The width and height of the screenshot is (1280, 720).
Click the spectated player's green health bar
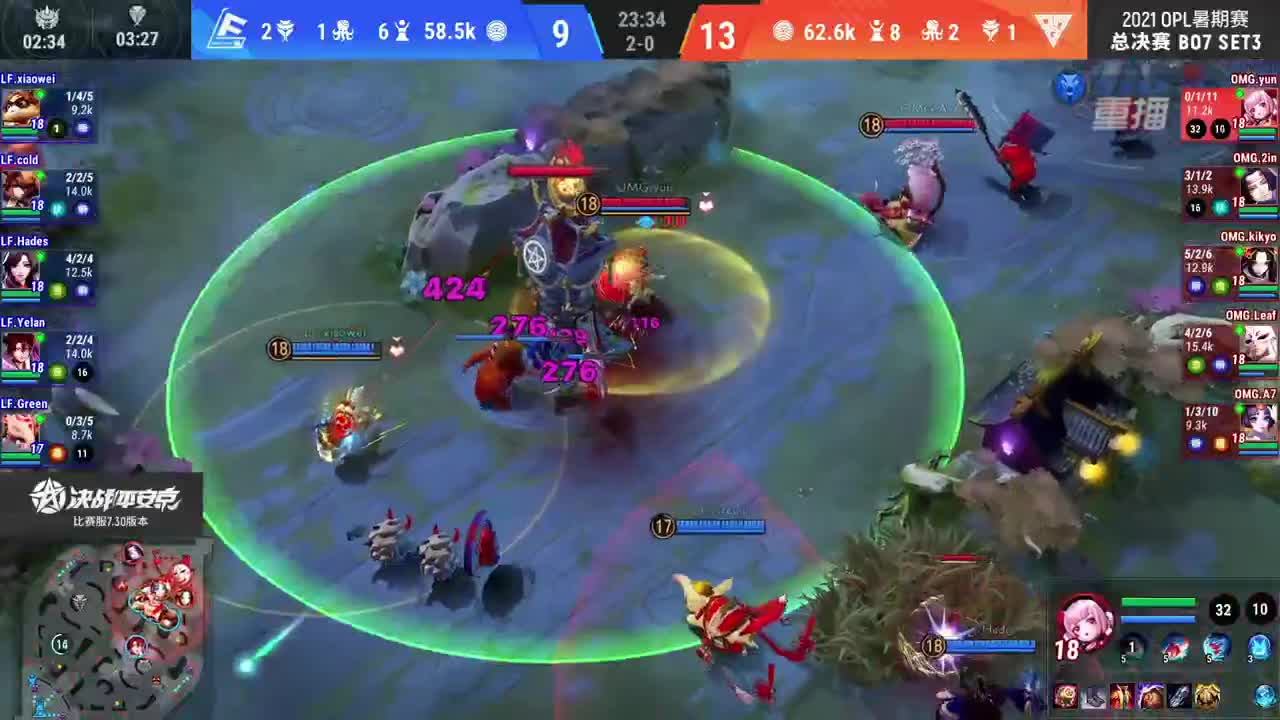[1159, 600]
